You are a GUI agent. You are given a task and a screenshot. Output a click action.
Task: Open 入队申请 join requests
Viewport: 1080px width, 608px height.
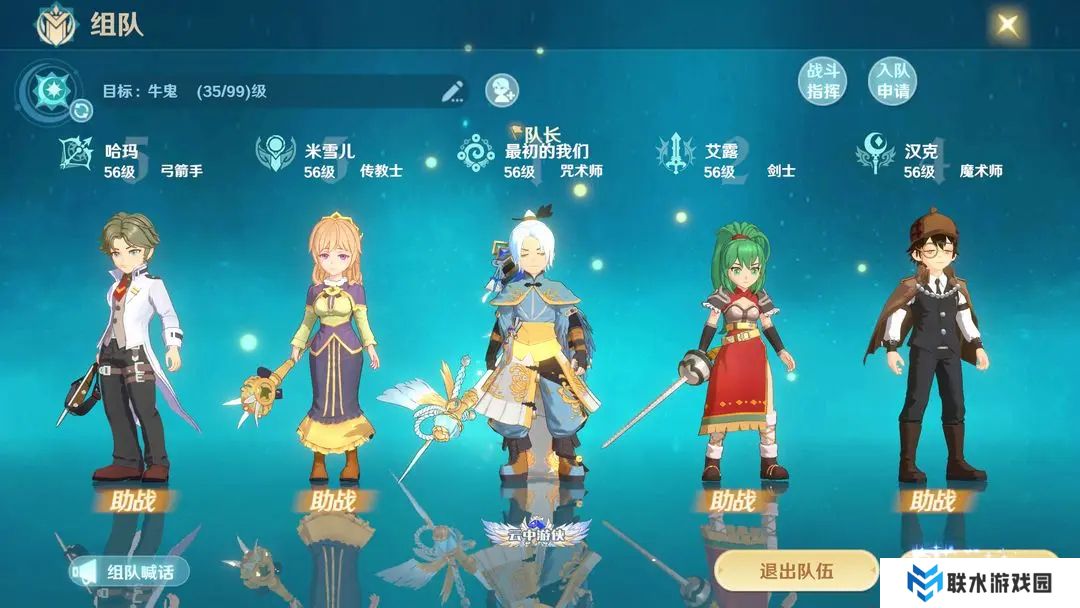892,81
